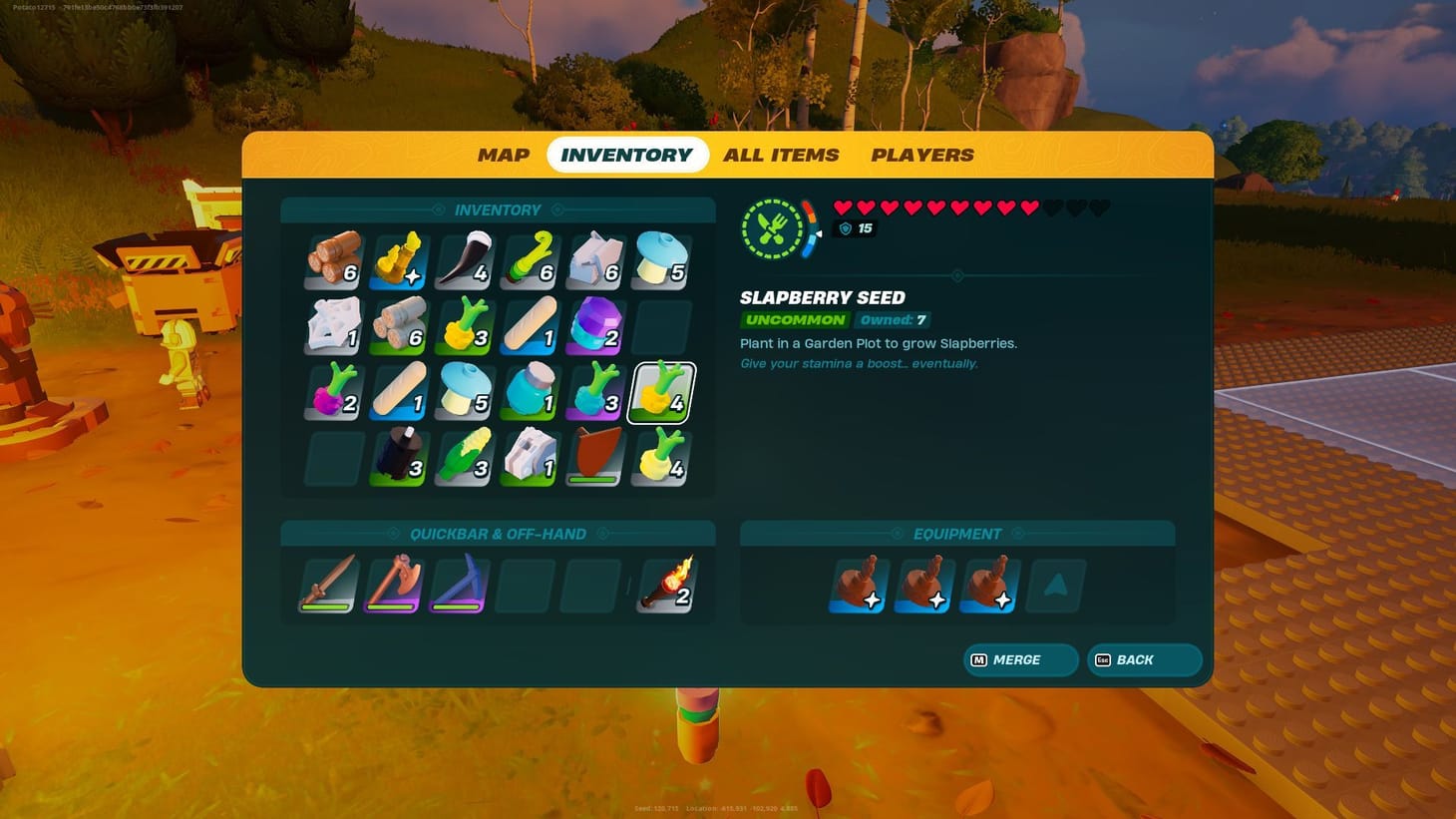1456x819 pixels.
Task: Click the BACK button
Action: [1144, 659]
